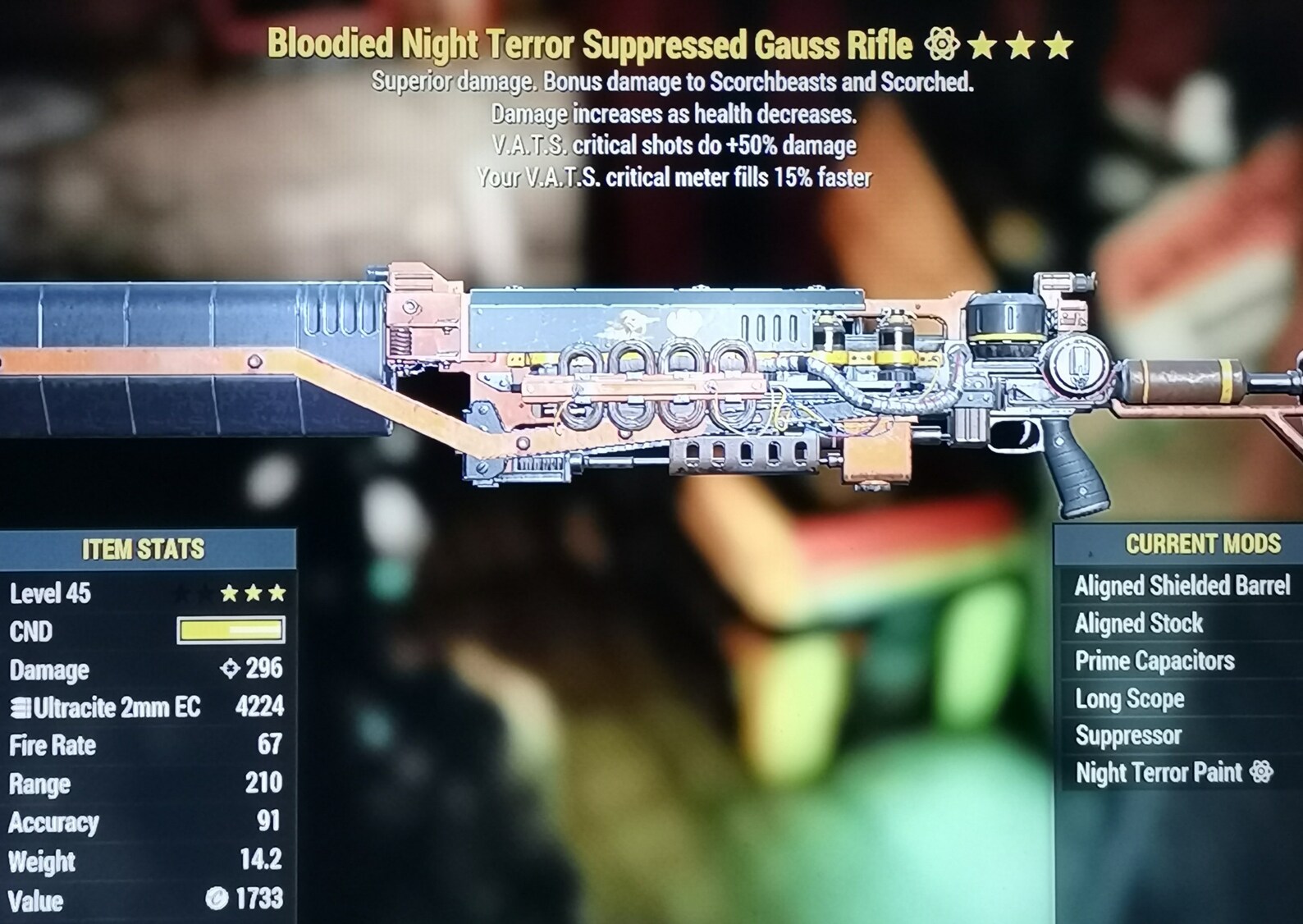Click the yellow CND condition bar

point(231,631)
